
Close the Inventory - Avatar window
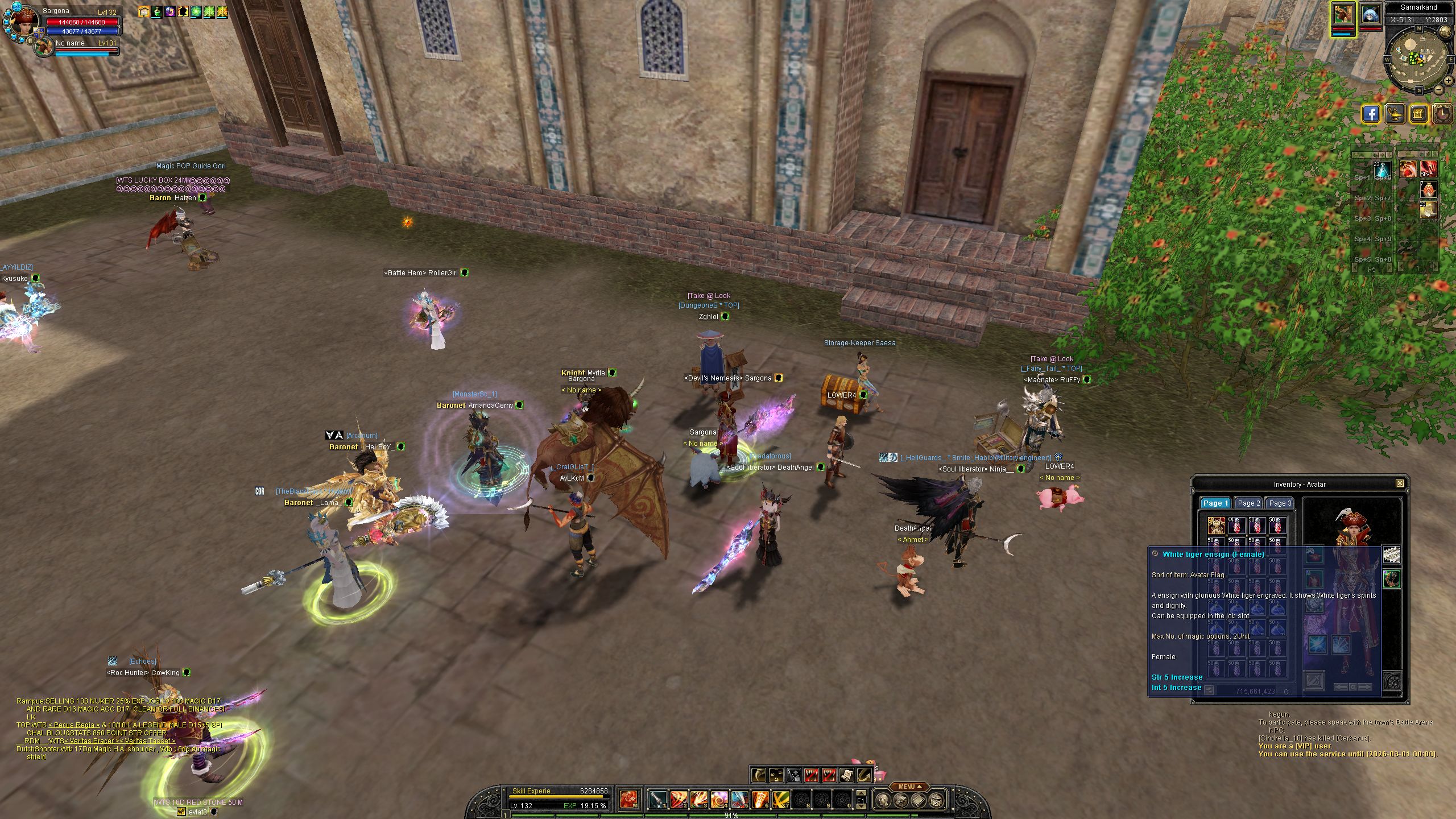coord(1400,483)
